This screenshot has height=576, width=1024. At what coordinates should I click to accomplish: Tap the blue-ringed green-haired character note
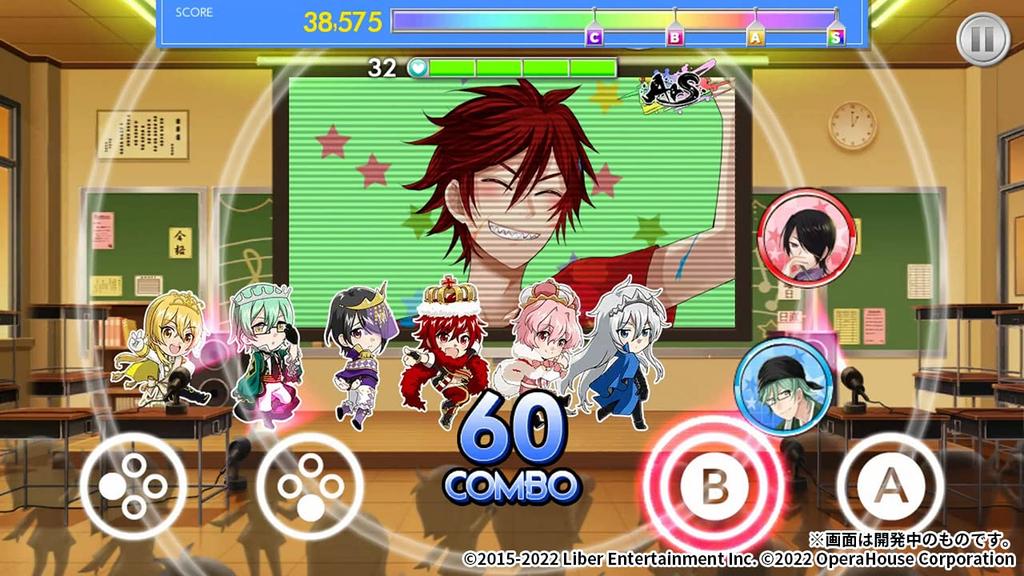(783, 387)
